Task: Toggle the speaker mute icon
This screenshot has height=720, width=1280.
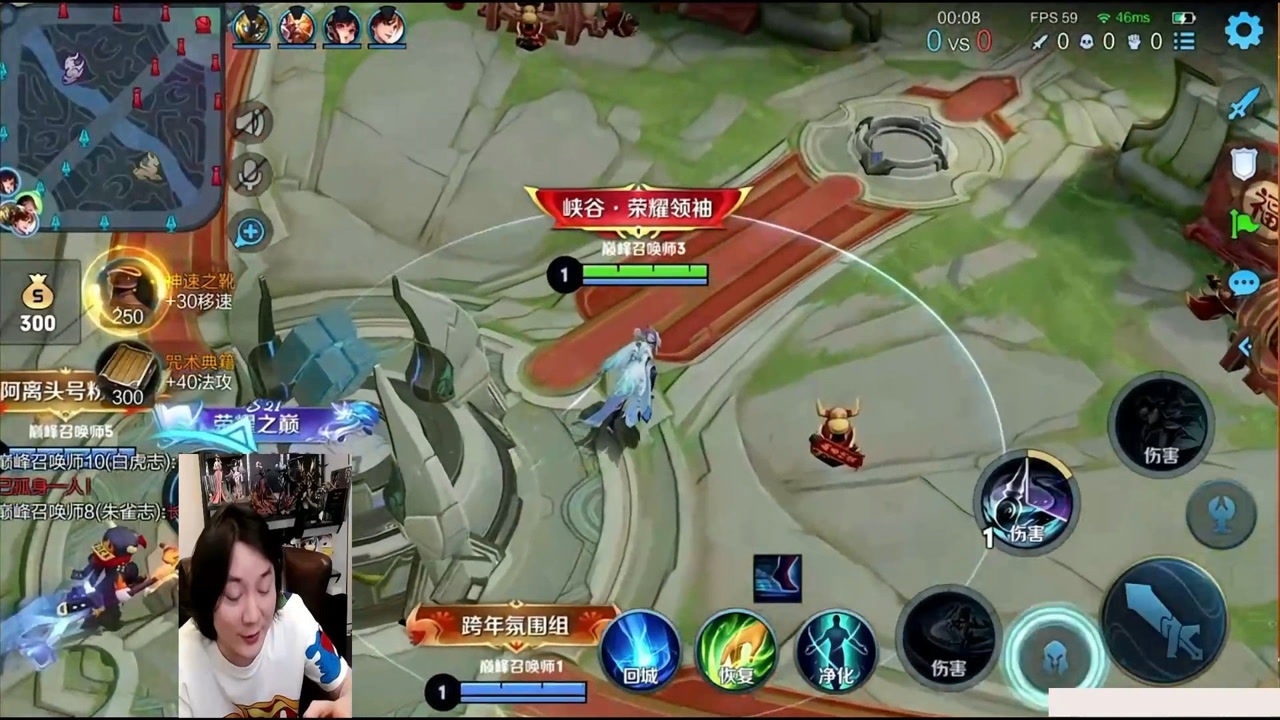Action: pyautogui.click(x=250, y=124)
